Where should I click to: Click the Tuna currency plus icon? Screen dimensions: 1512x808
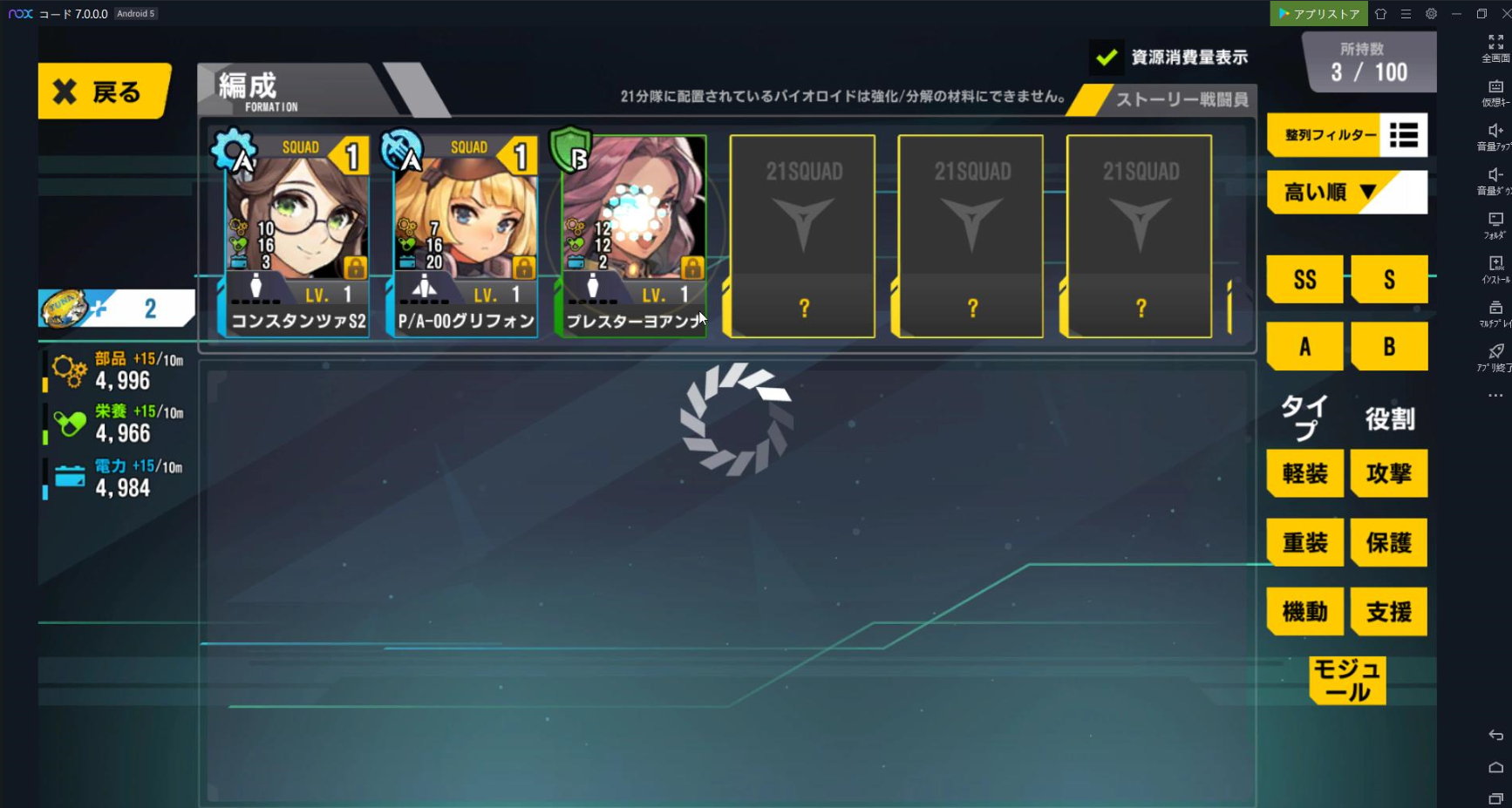point(99,308)
